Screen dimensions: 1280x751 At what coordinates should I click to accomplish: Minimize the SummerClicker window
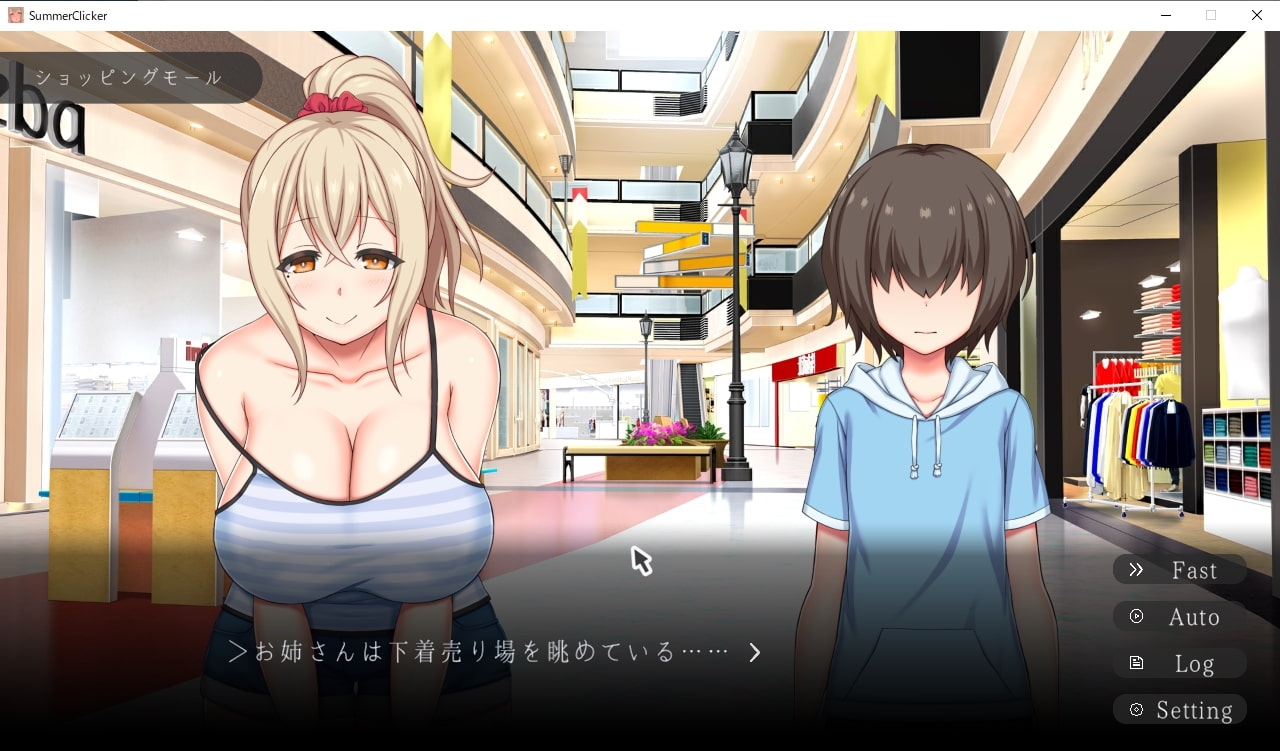click(x=1164, y=15)
